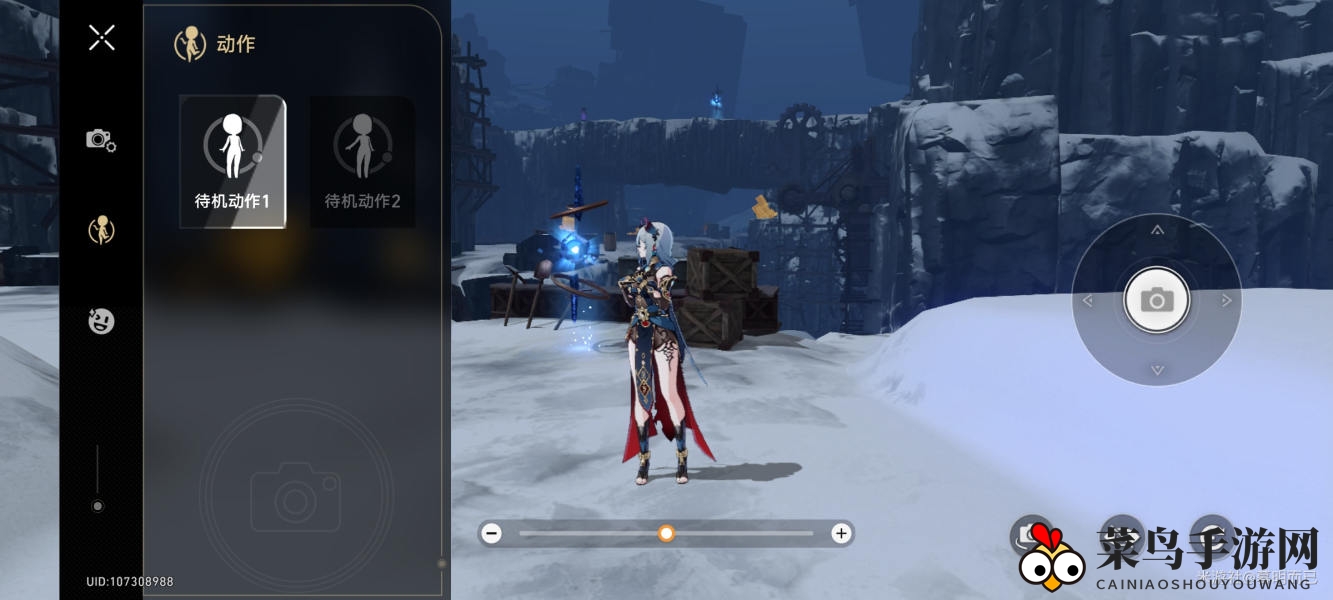This screenshot has width=1333, height=600.
Task: Click the zoom slider plus button
Action: 841,534
